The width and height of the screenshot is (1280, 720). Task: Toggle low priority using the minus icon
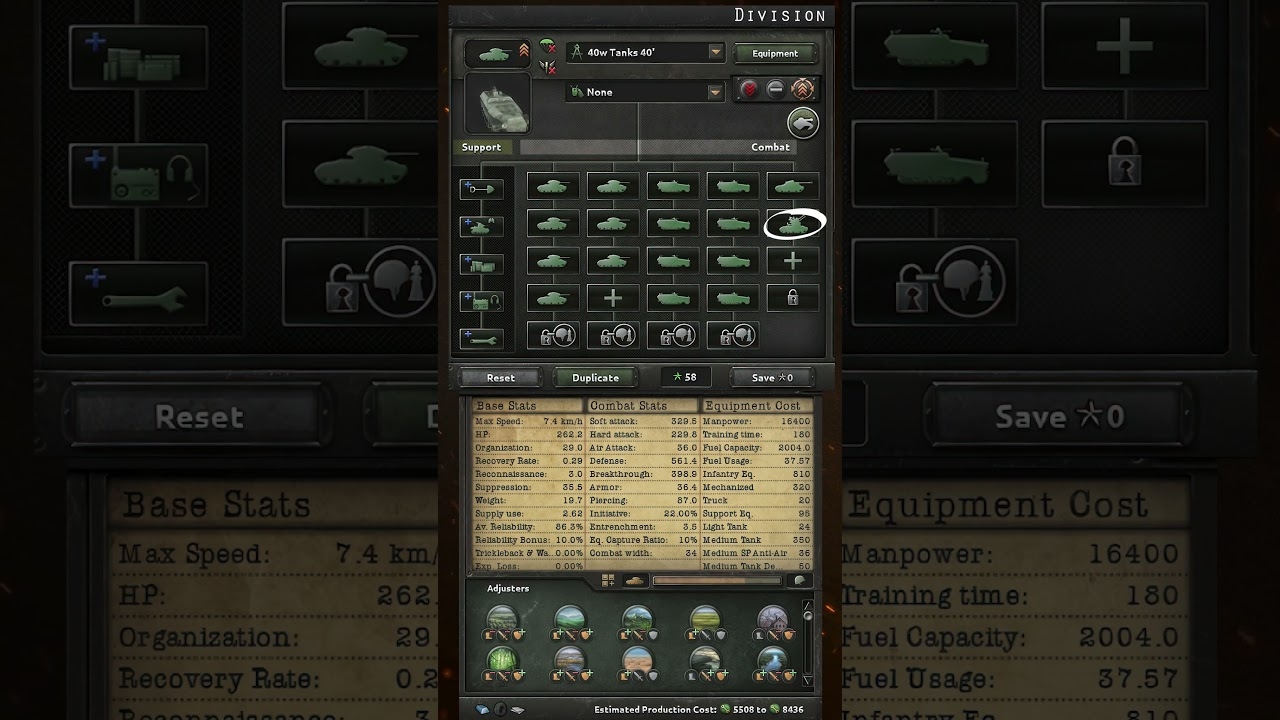[x=777, y=90]
